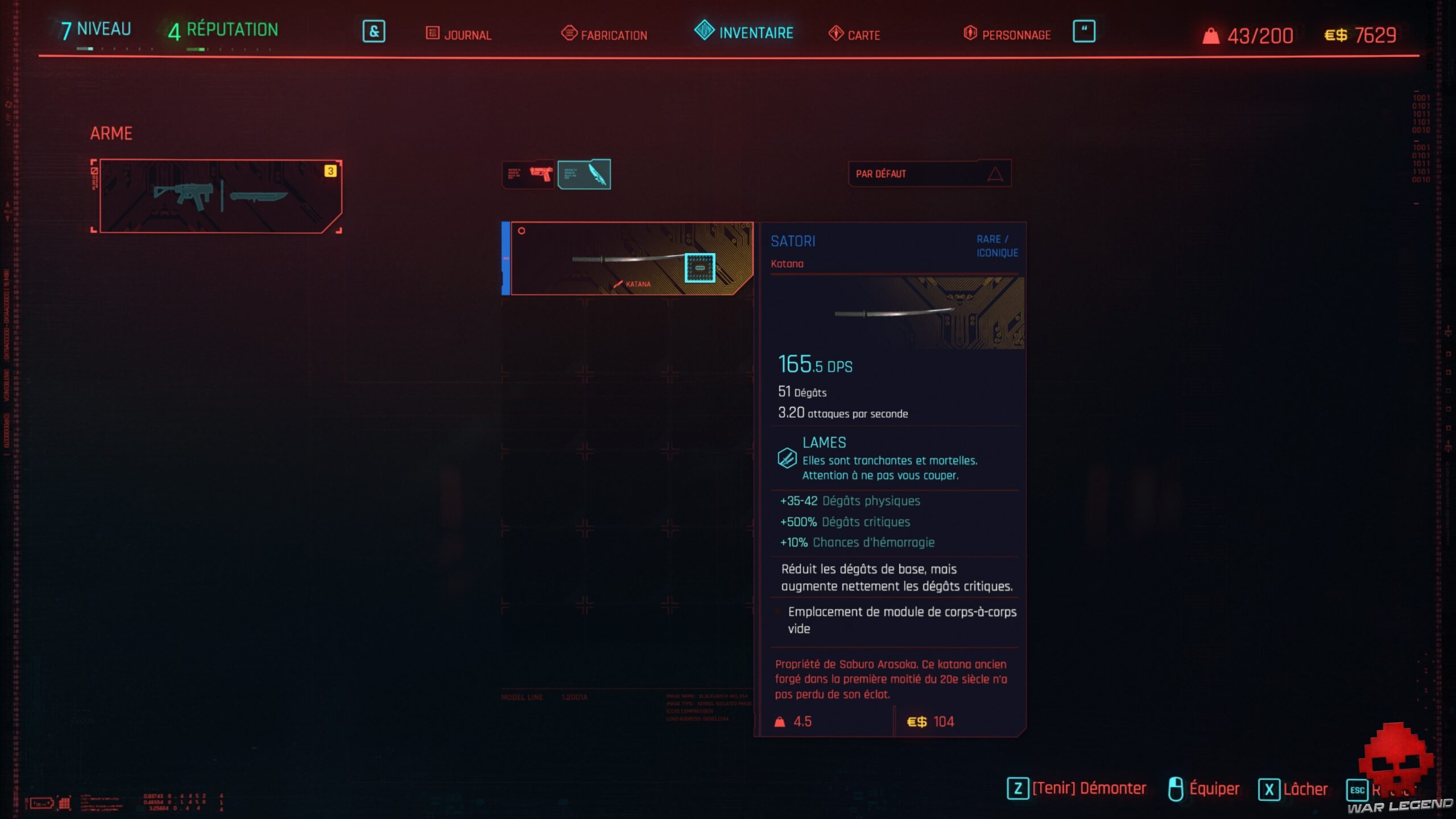Click Lâcher to drop the item
Viewport: 1456px width, 819px height.
click(x=1306, y=789)
